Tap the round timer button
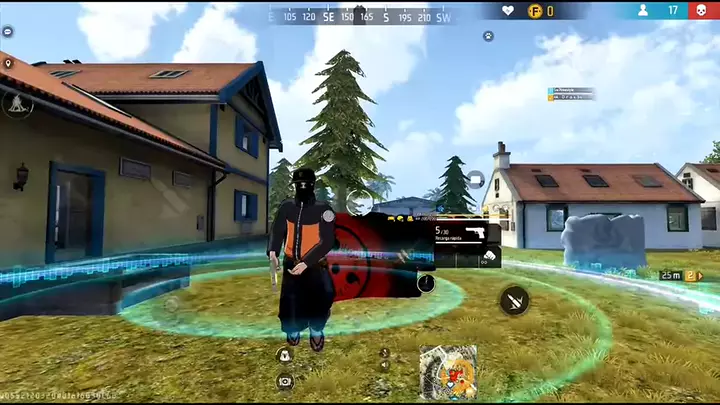The height and width of the screenshot is (405, 720). (x=426, y=283)
